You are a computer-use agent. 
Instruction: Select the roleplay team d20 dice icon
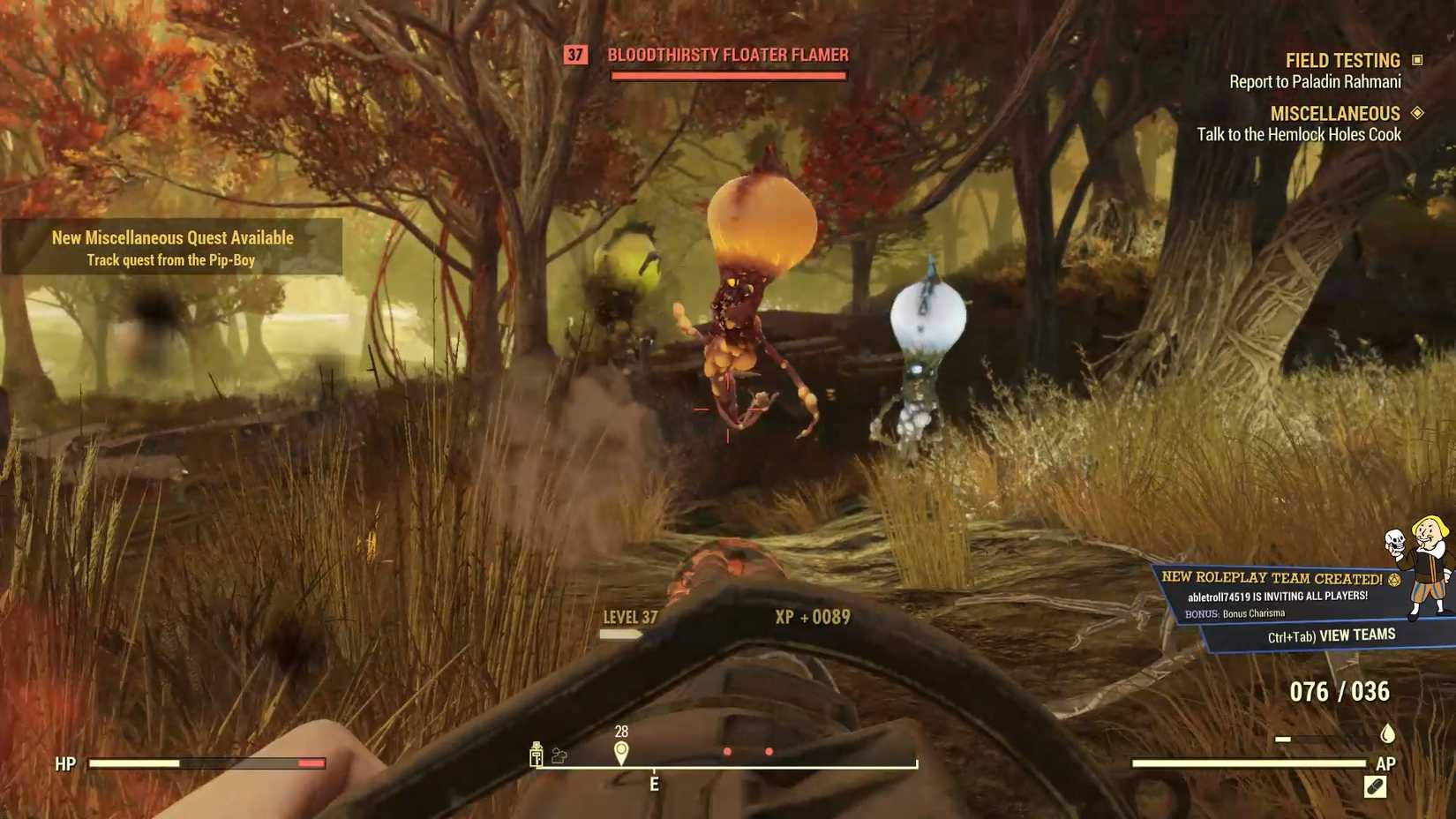coord(1396,580)
